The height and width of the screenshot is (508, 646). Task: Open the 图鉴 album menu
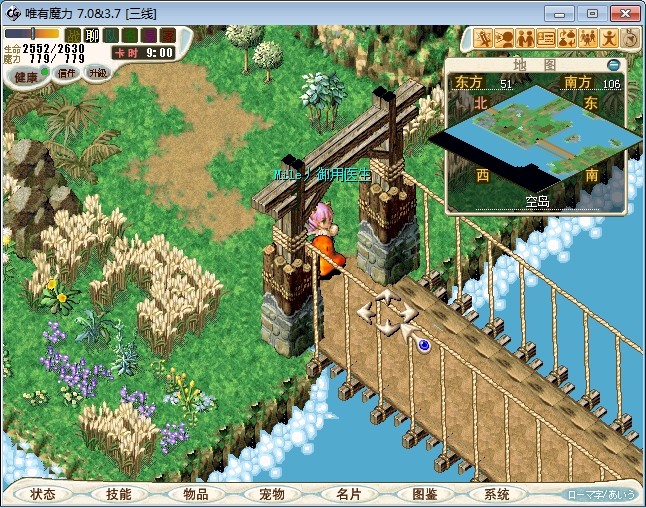(x=423, y=494)
